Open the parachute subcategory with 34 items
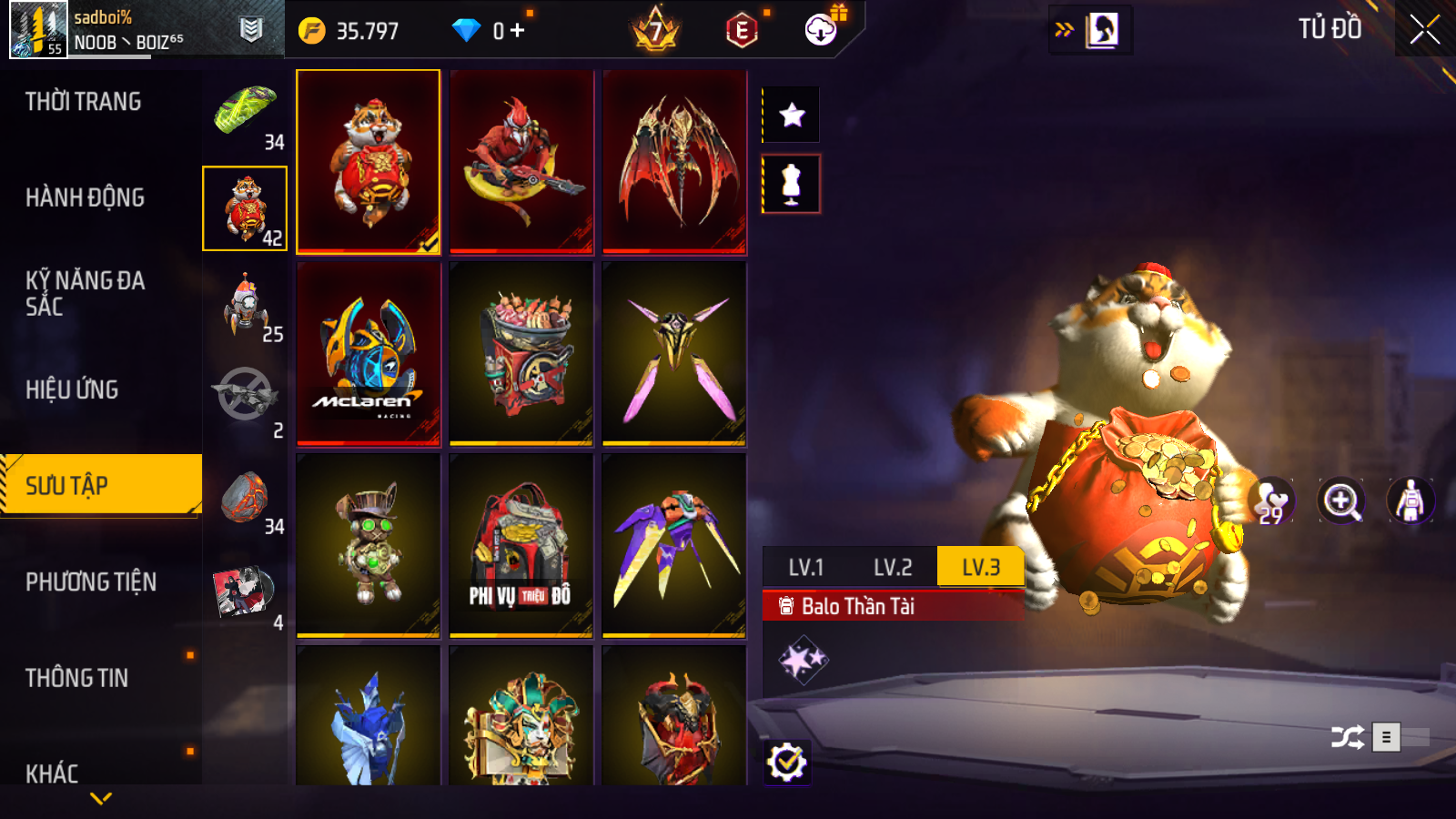The image size is (1456, 819). (x=246, y=115)
